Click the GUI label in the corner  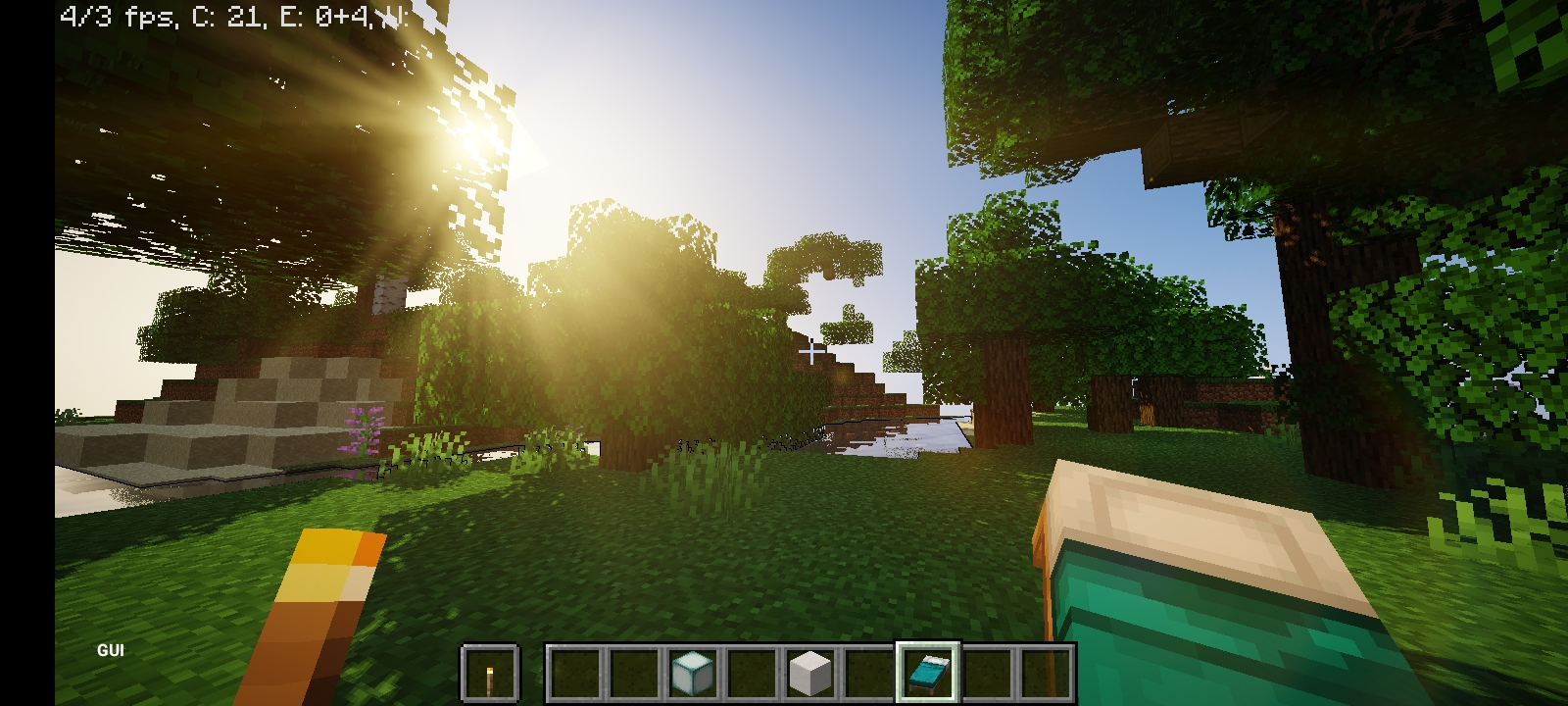click(x=111, y=649)
